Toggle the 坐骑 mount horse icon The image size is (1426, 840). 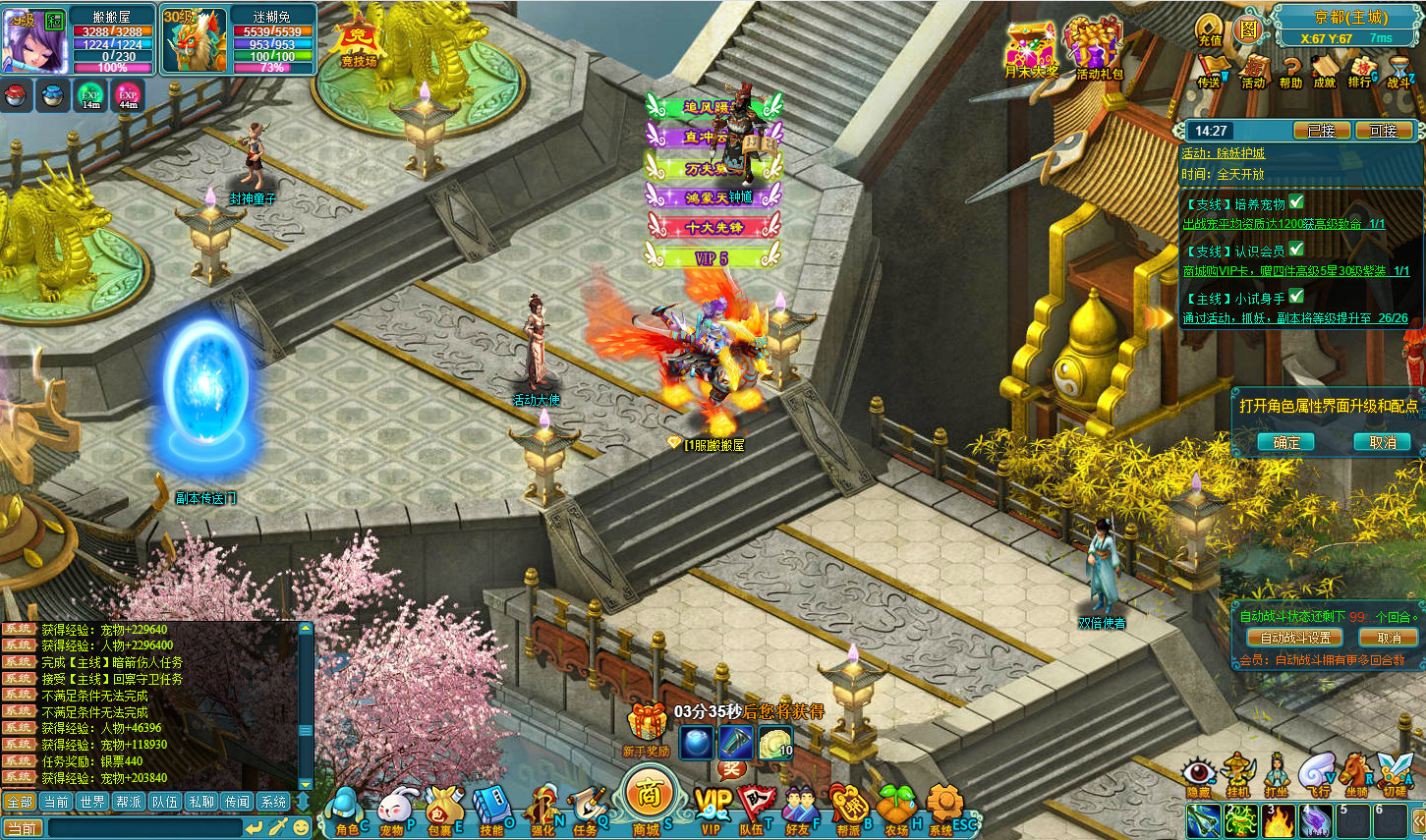tap(1355, 774)
